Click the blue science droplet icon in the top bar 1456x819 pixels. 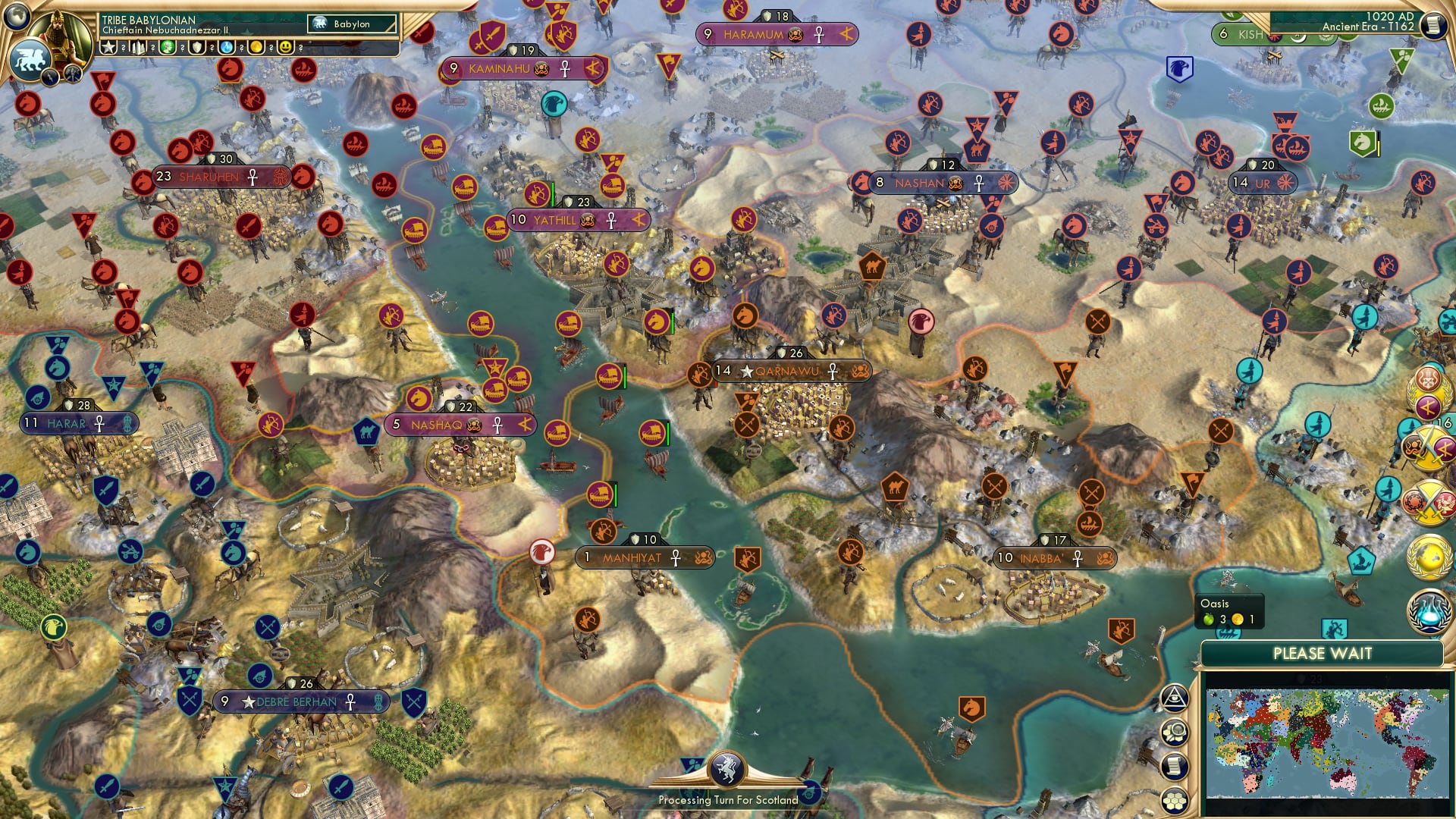click(x=226, y=47)
